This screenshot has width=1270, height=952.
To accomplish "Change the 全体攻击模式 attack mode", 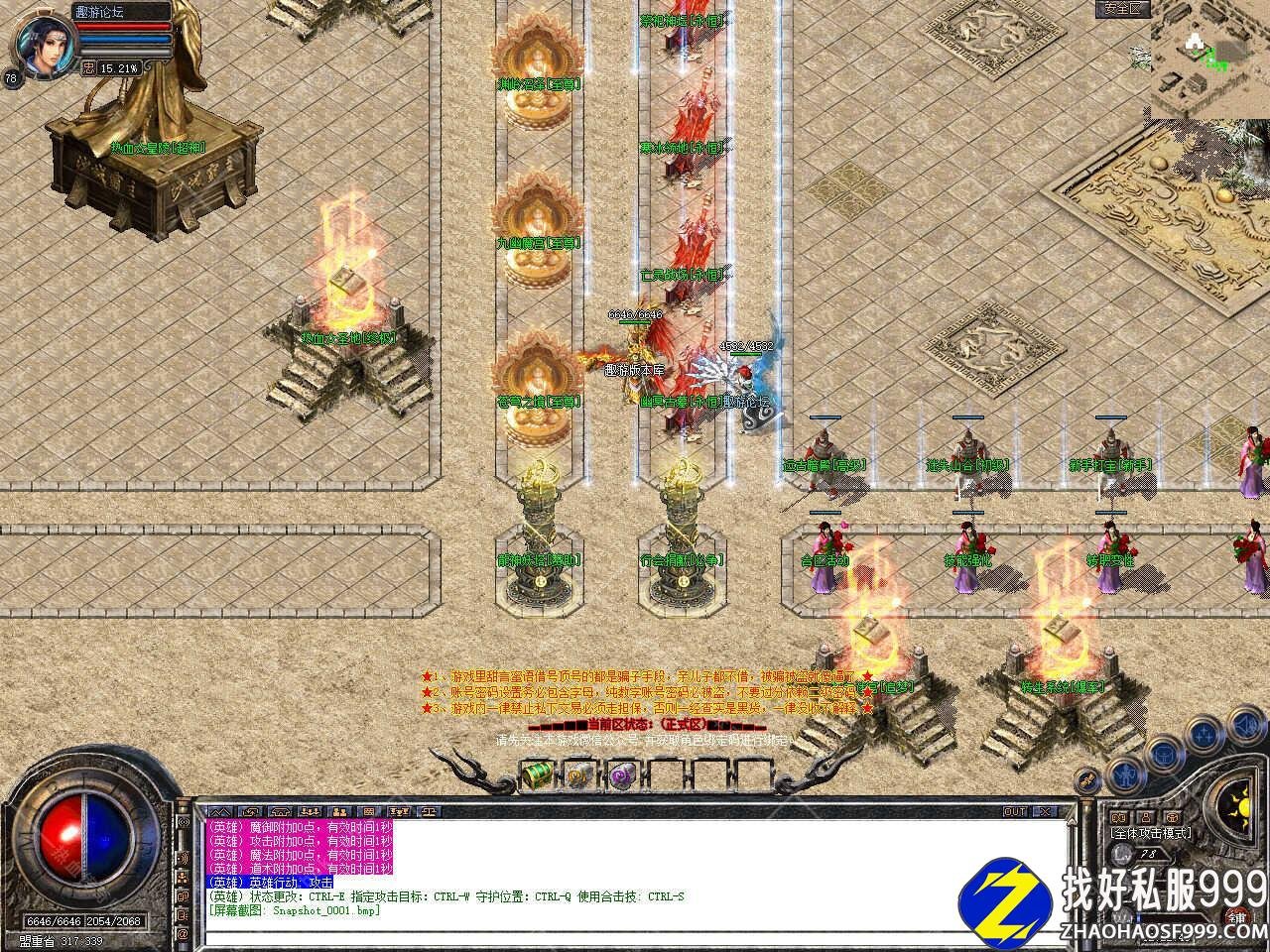I will tap(1151, 834).
